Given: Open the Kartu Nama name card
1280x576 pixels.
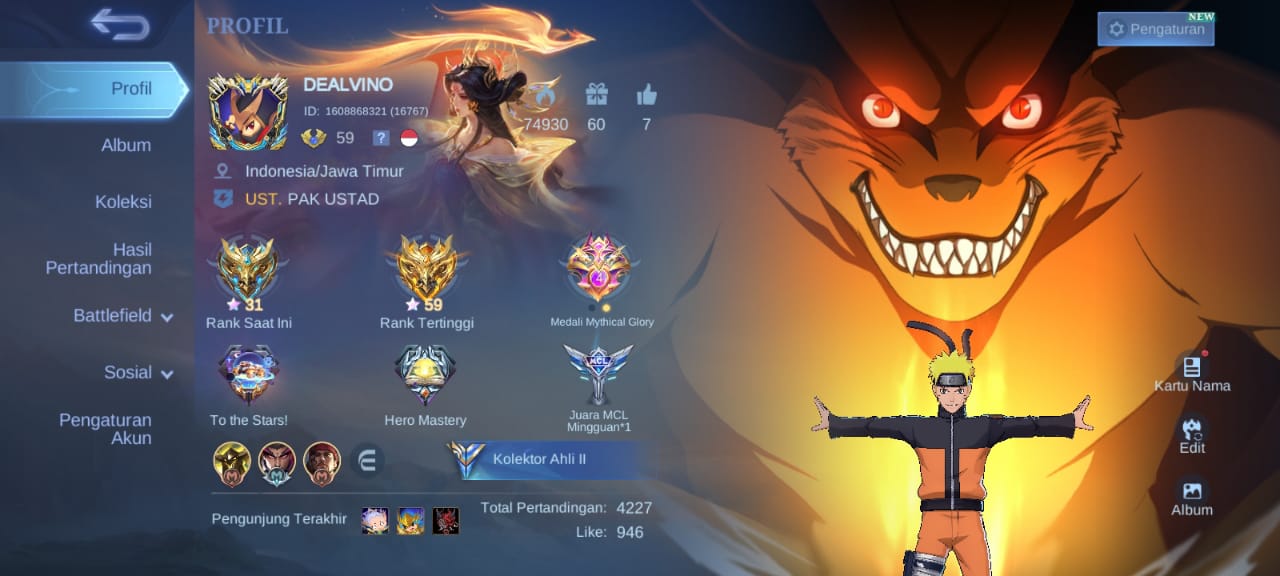Looking at the screenshot, I should click(x=1191, y=372).
